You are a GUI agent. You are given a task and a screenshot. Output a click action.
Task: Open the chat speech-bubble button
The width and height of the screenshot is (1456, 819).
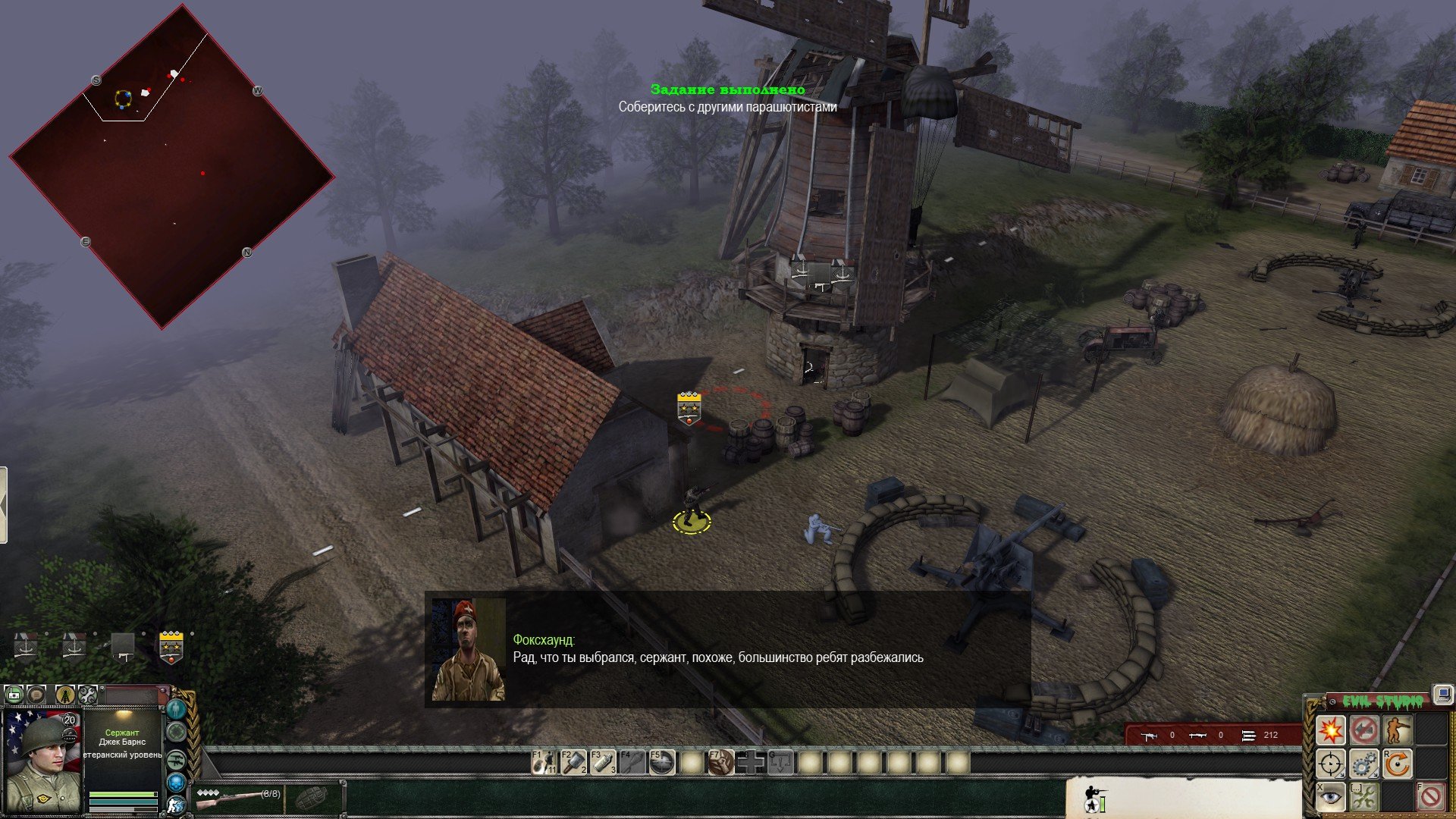tap(36, 694)
